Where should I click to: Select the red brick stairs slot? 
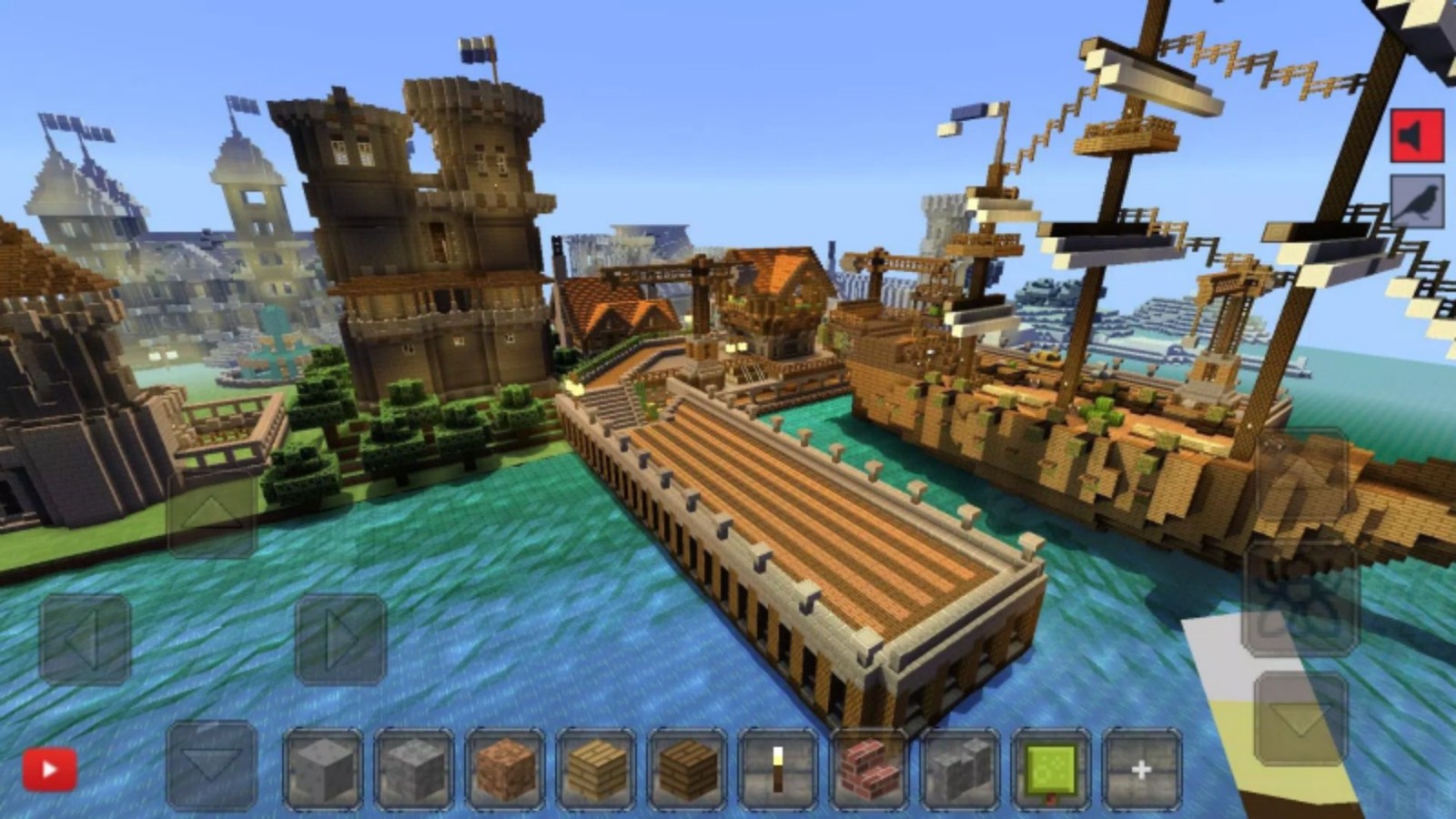[869, 770]
